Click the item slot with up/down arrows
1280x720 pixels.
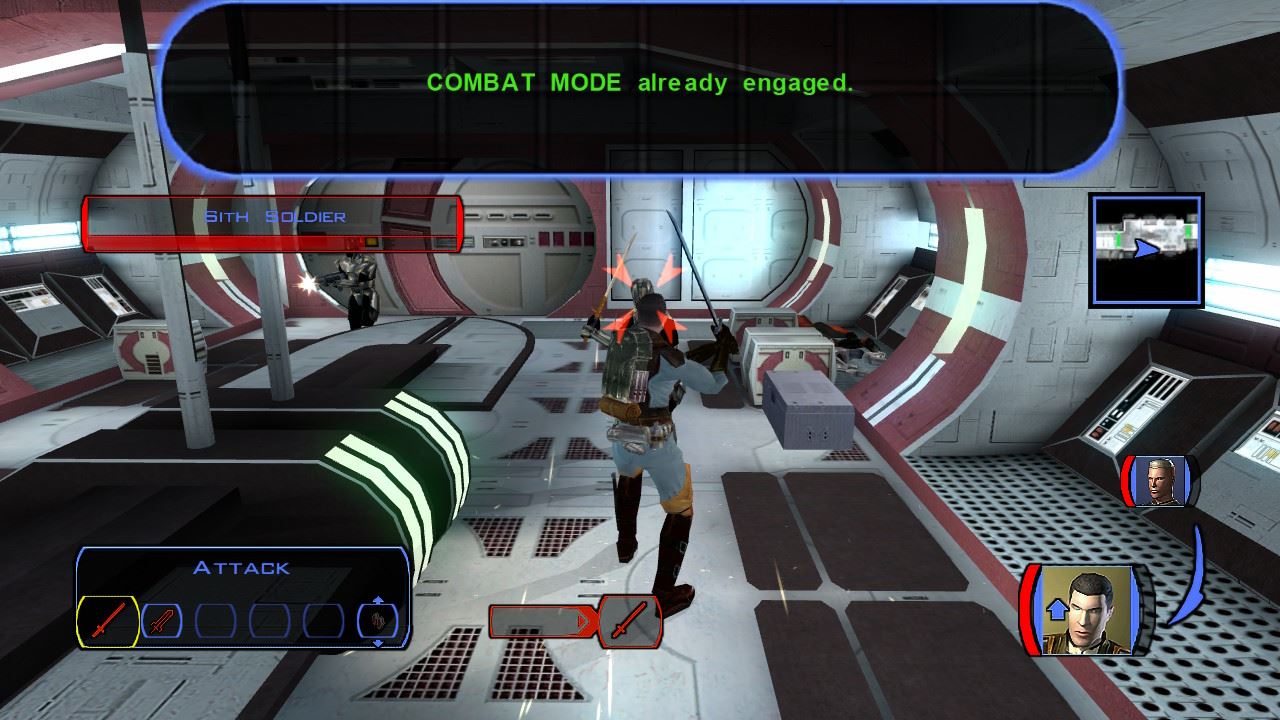[378, 622]
